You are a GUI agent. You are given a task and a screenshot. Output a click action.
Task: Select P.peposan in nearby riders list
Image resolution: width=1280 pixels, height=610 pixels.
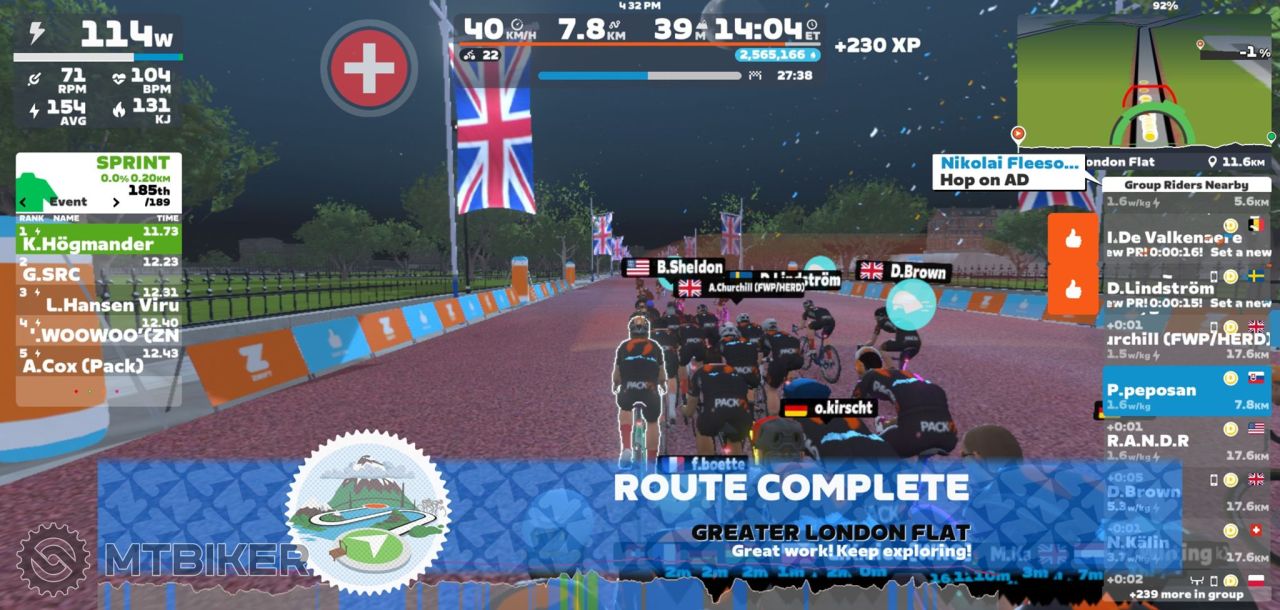pyautogui.click(x=1186, y=389)
